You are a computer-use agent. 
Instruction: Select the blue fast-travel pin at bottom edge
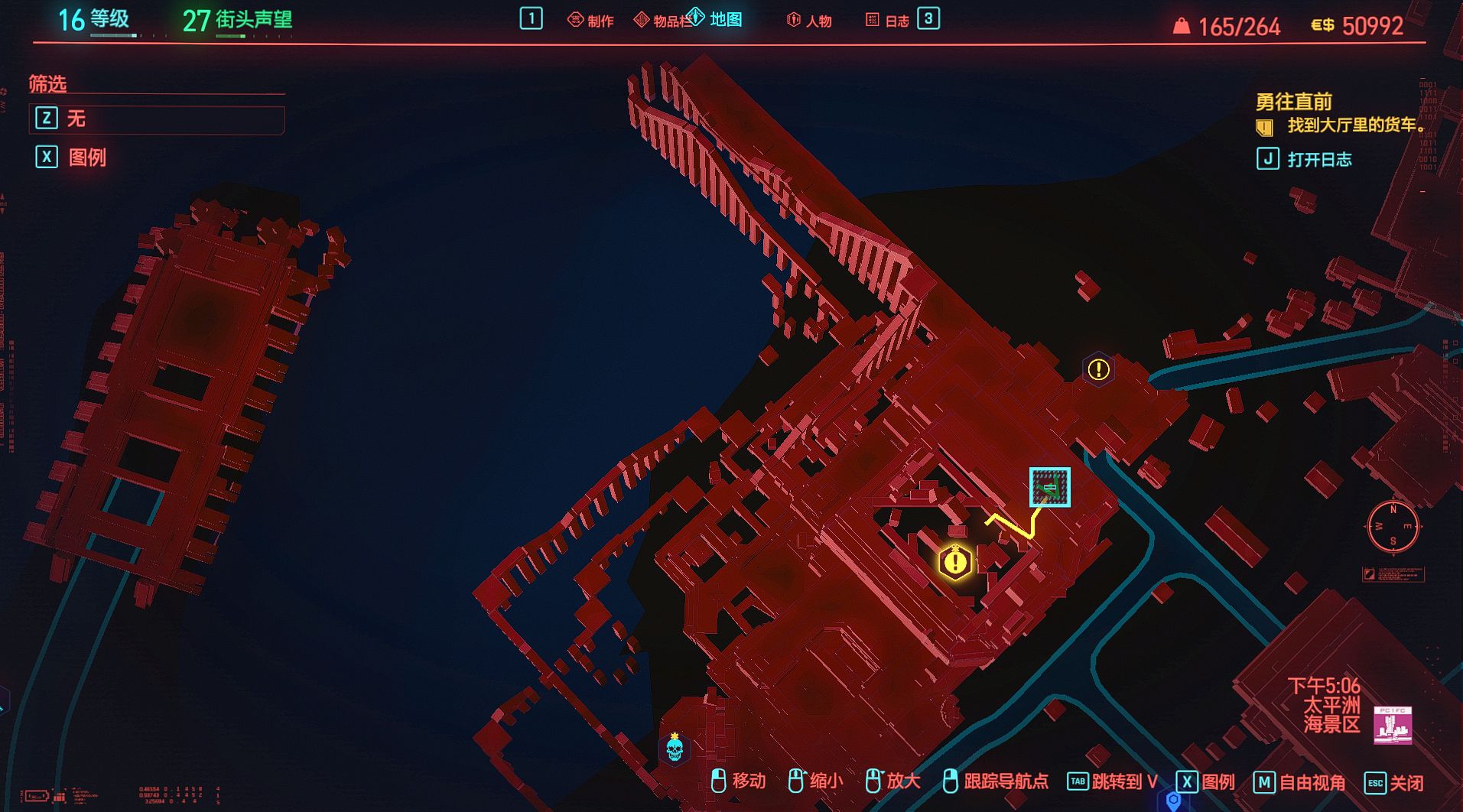coord(1173,801)
